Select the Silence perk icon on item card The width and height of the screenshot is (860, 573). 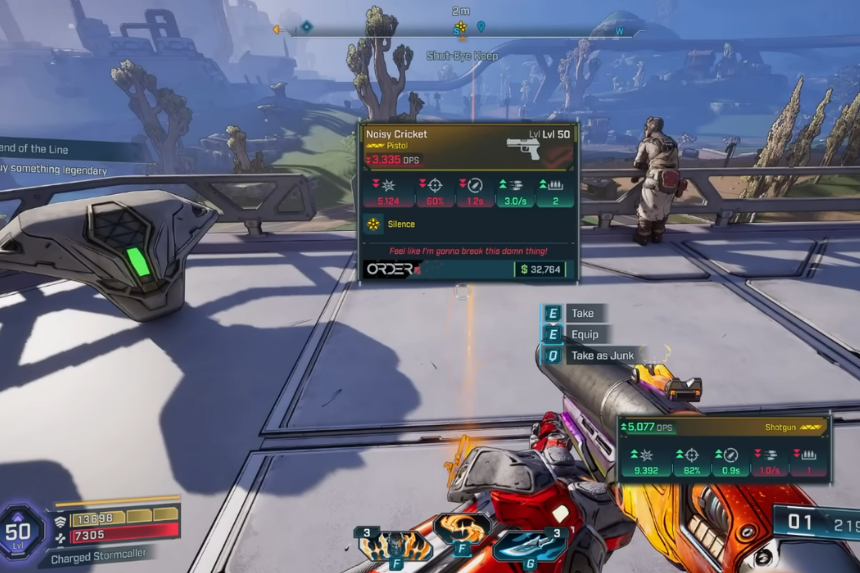pyautogui.click(x=374, y=224)
